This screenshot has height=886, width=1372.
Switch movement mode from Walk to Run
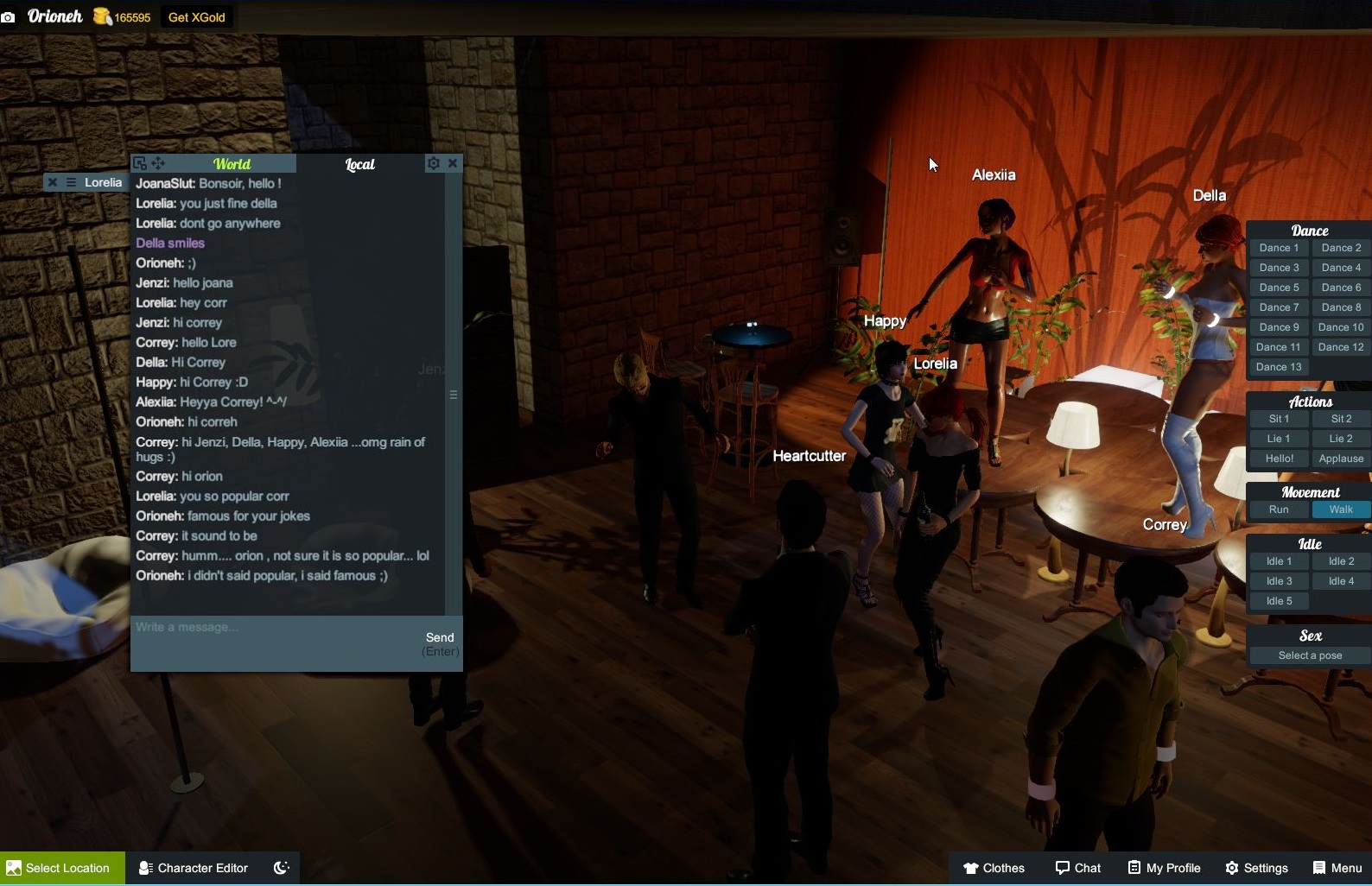[1278, 509]
